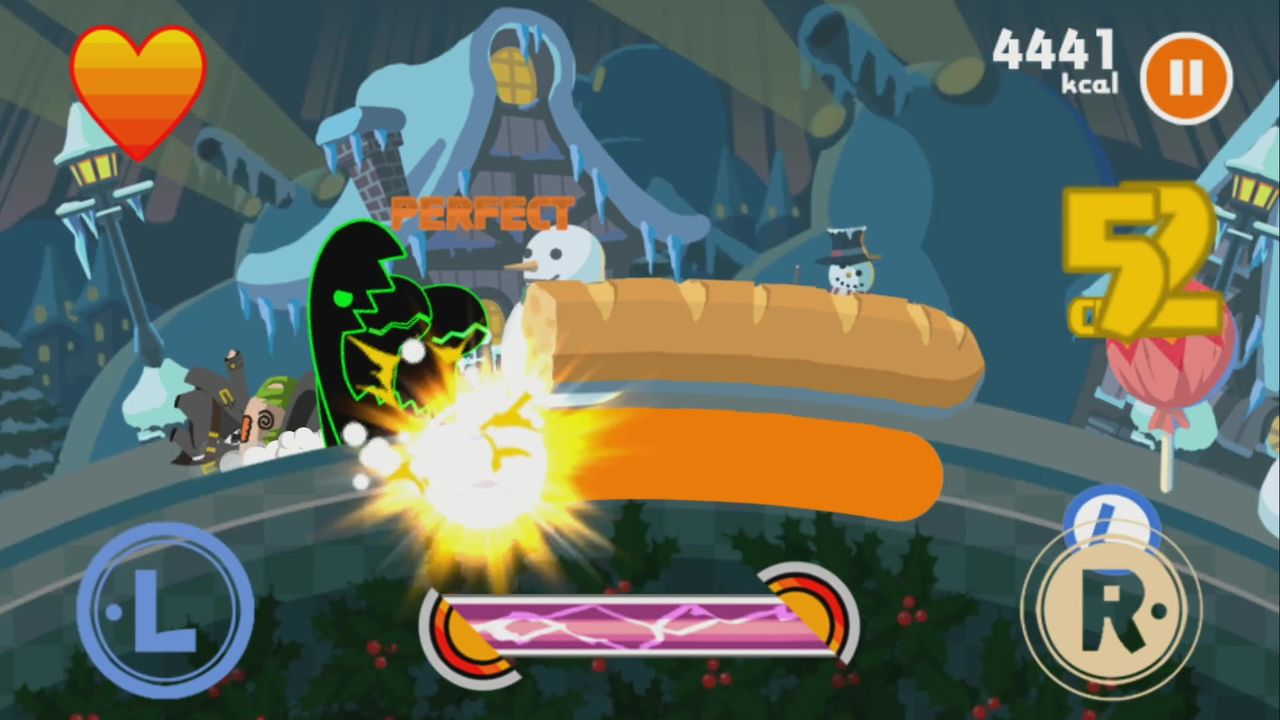
Task: Tap the heart health icon
Action: [x=140, y=85]
